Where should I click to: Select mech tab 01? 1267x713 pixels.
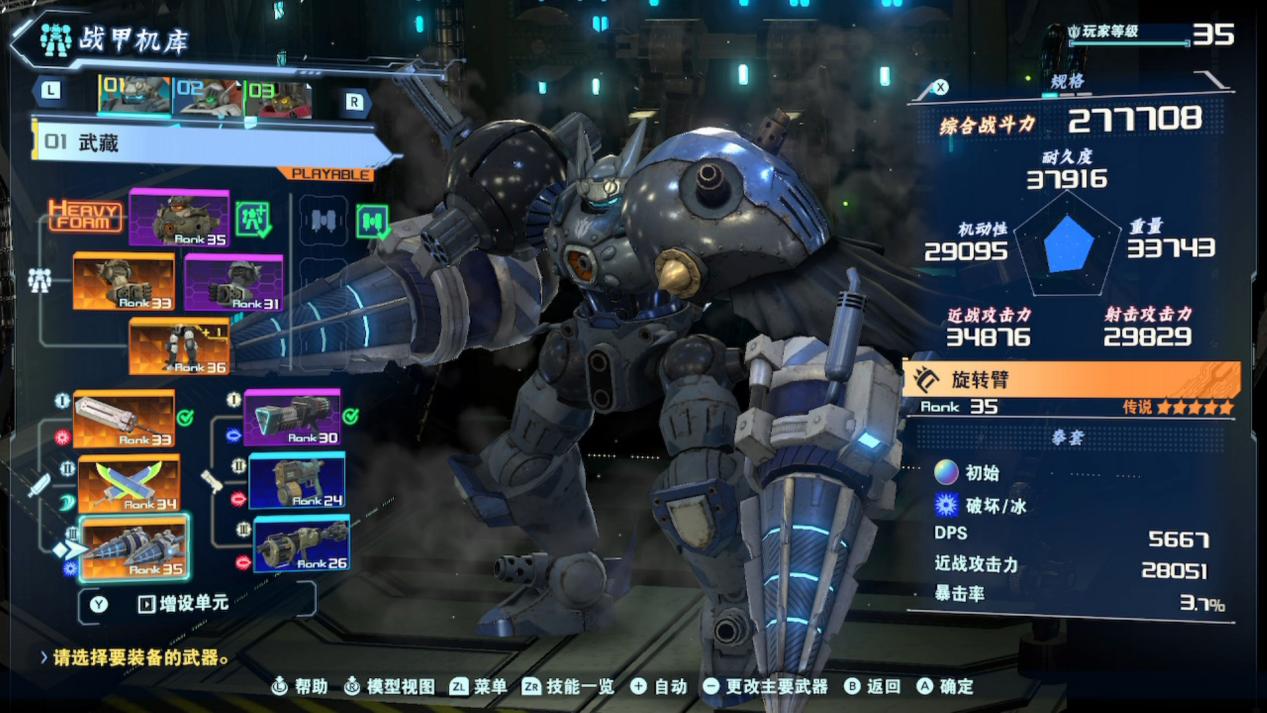pos(135,96)
